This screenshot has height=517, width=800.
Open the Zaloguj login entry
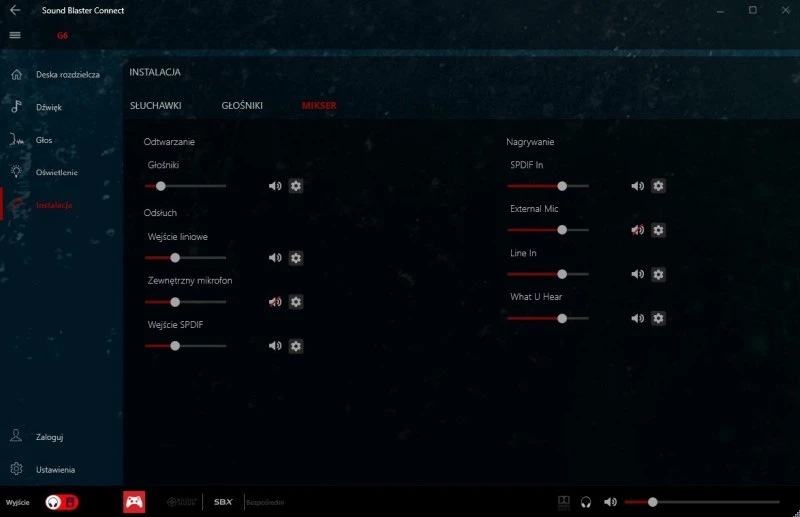click(49, 437)
